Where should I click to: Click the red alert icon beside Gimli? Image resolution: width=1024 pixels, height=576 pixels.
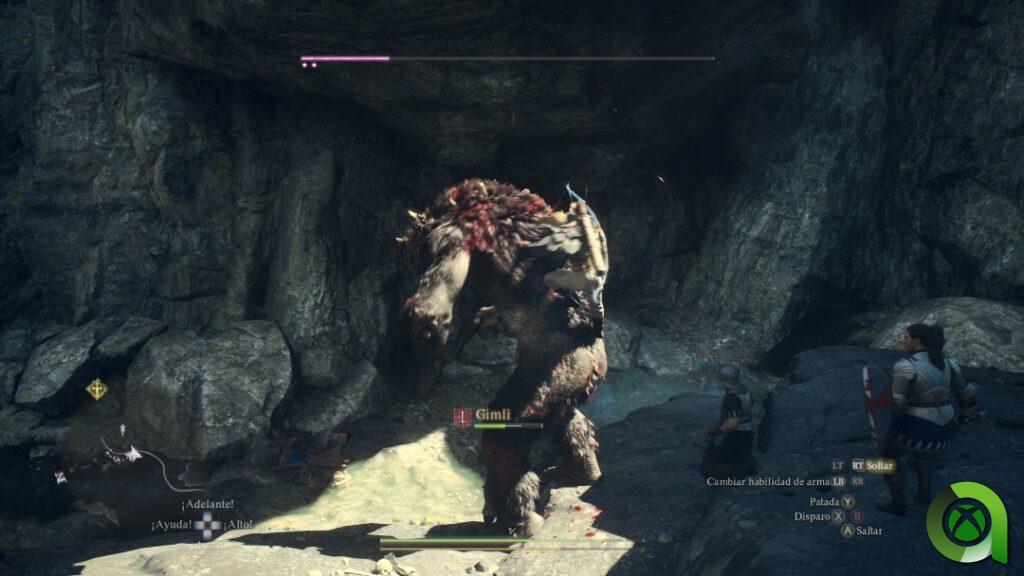click(x=462, y=418)
